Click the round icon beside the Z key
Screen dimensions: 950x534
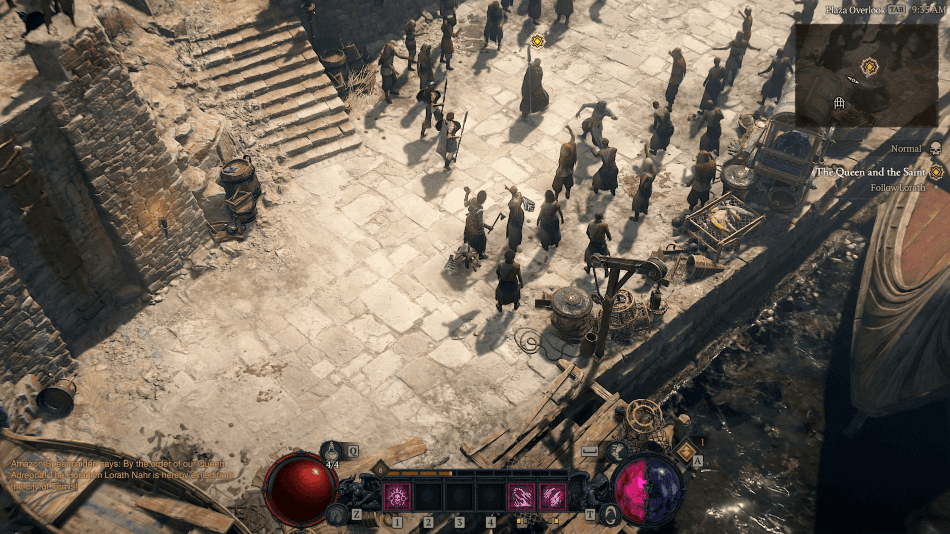click(x=337, y=514)
